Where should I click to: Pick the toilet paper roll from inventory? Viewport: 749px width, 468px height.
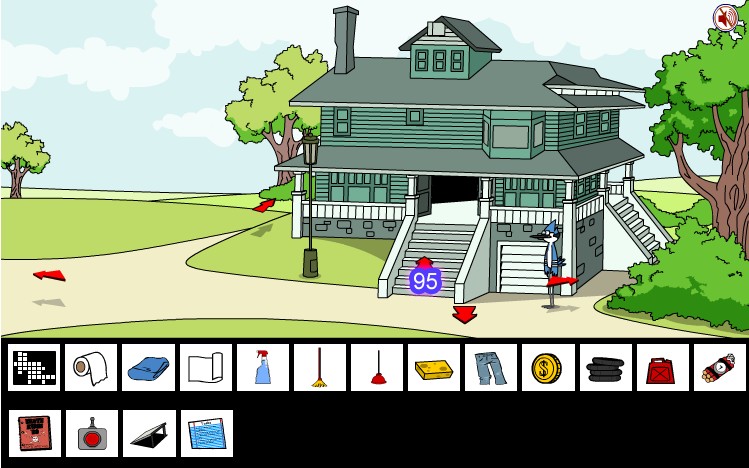[x=91, y=368]
